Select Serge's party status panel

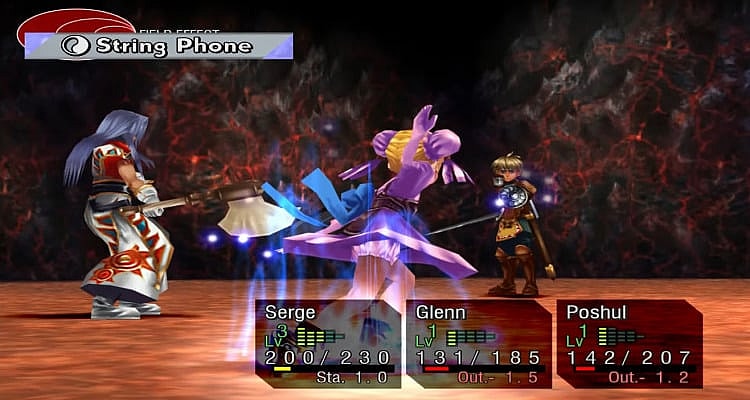tap(328, 343)
